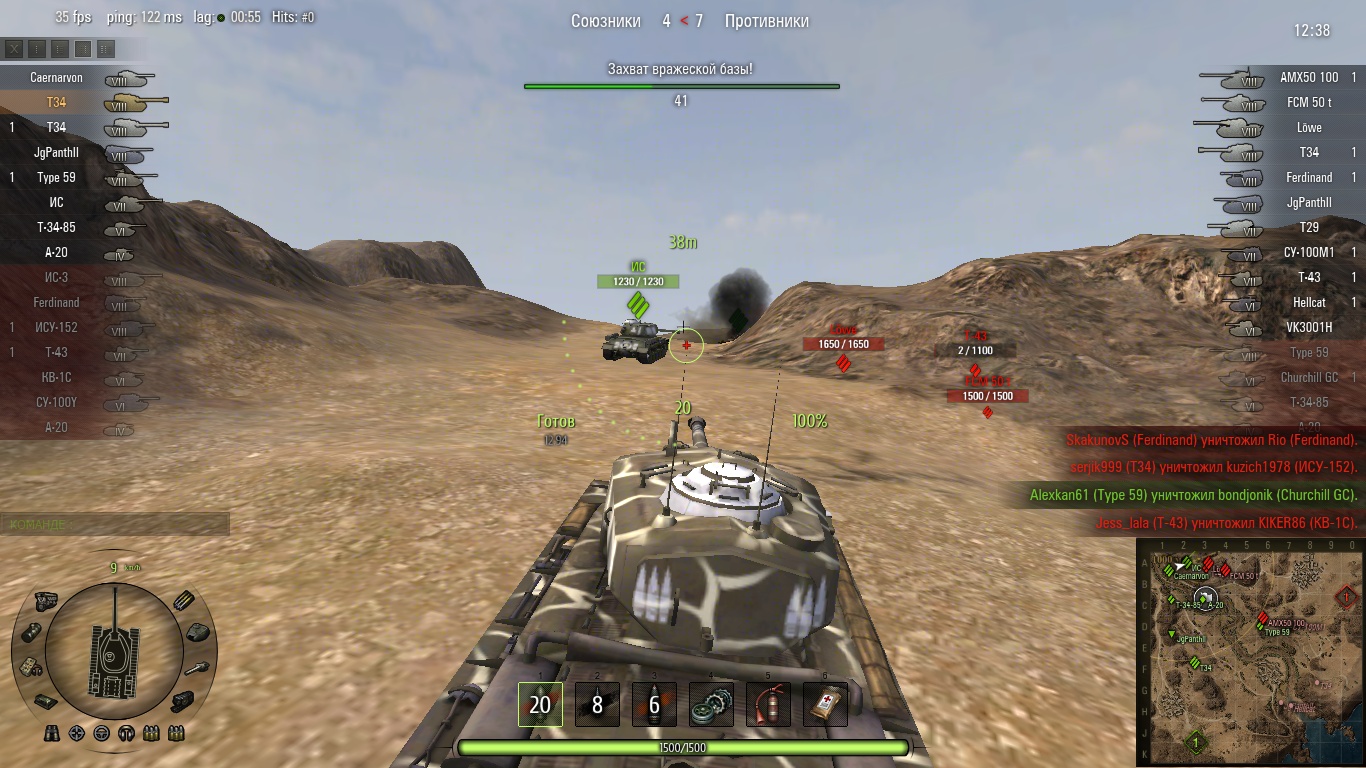
Task: Choose the high-explosive shell slot with 6 rounds
Action: click(654, 705)
